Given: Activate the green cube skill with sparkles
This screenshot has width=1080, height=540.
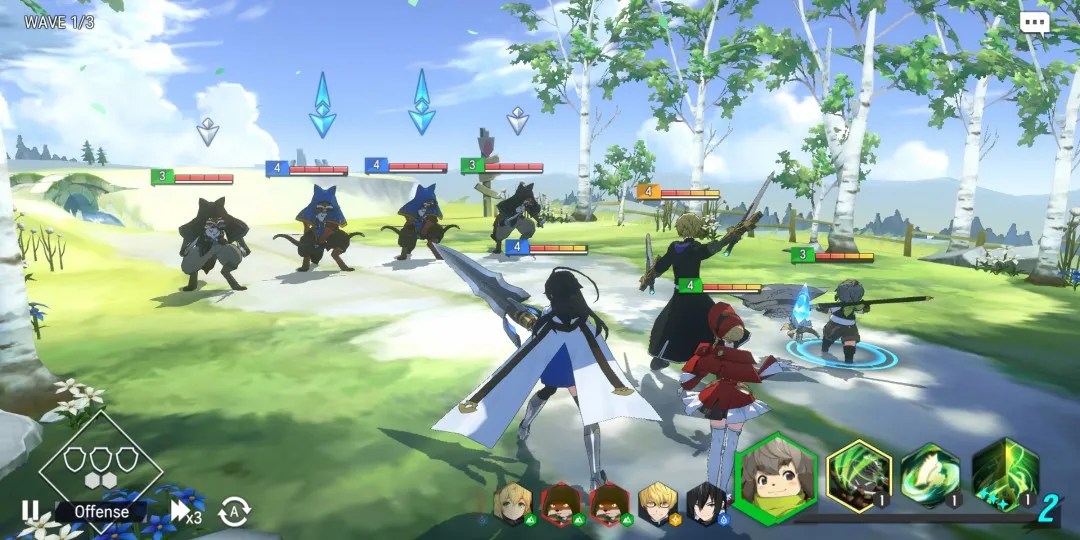Looking at the screenshot, I should pos(1003,474).
